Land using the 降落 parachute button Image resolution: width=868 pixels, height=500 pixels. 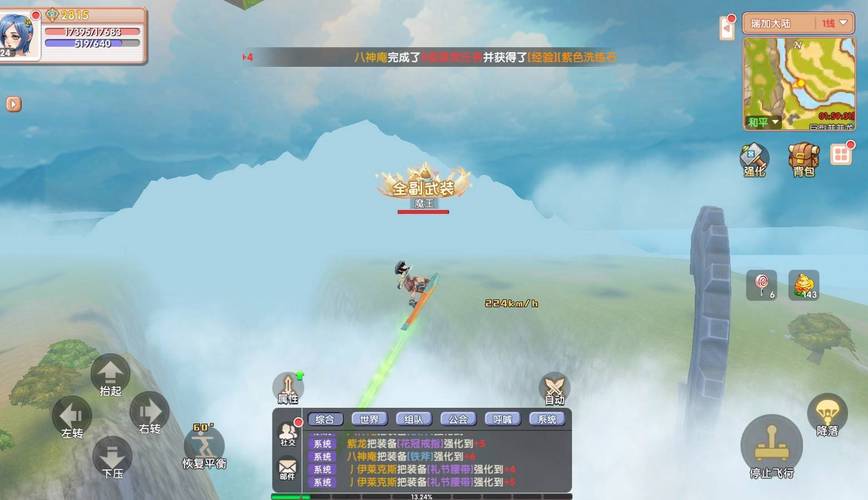click(827, 414)
